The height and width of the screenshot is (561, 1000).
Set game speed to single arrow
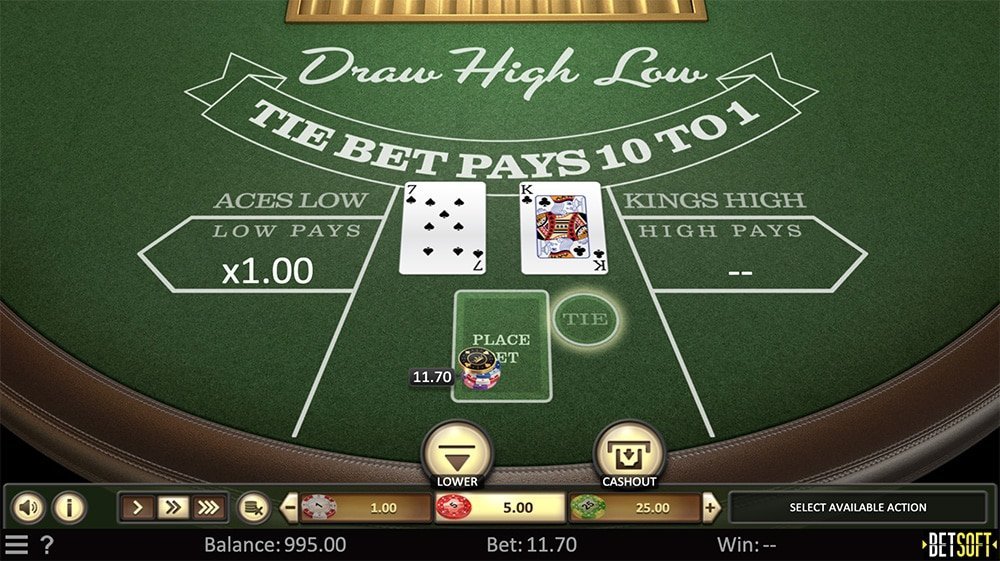point(138,507)
